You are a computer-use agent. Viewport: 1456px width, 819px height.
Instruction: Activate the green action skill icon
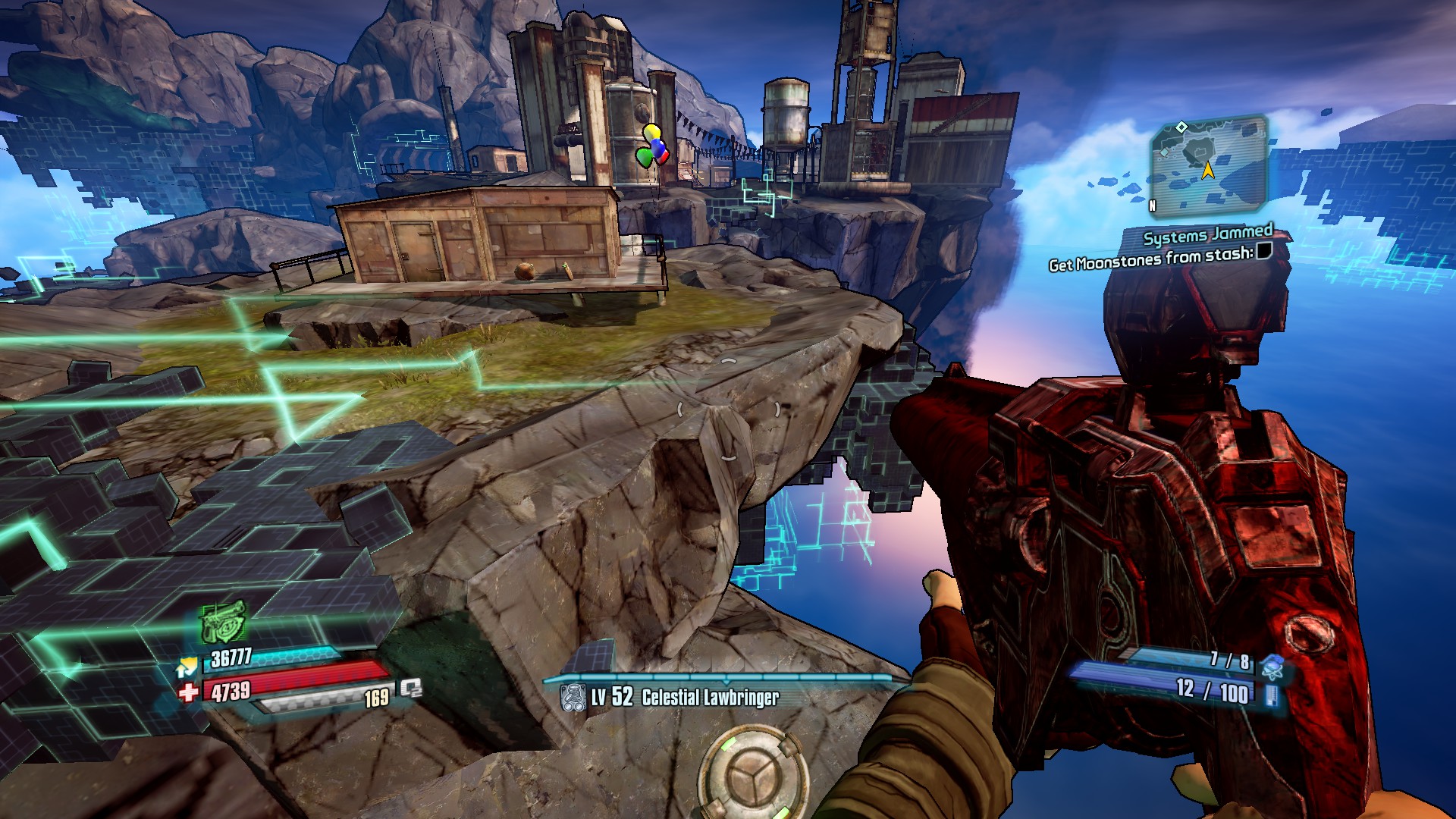point(223,622)
